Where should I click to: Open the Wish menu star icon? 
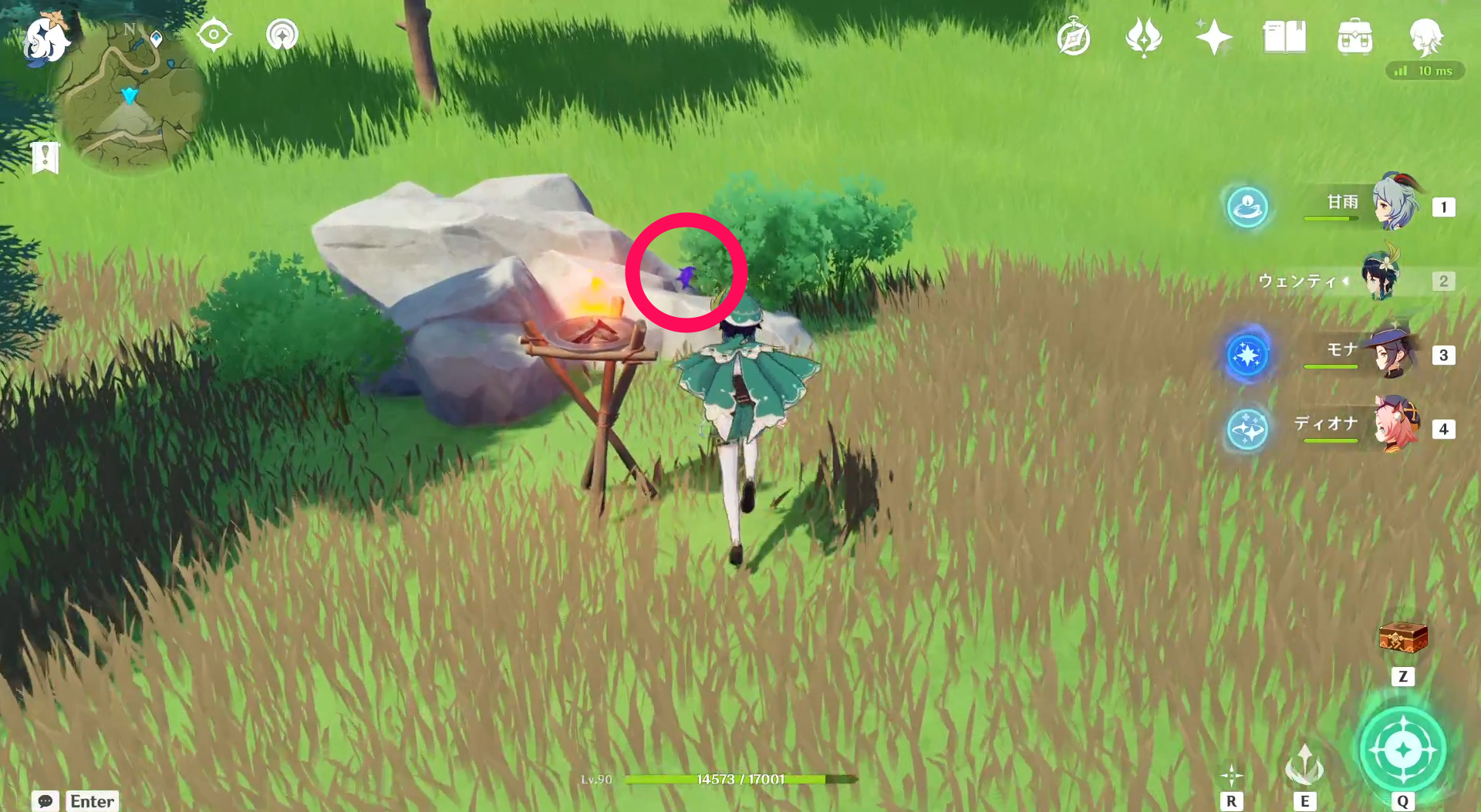1213,36
